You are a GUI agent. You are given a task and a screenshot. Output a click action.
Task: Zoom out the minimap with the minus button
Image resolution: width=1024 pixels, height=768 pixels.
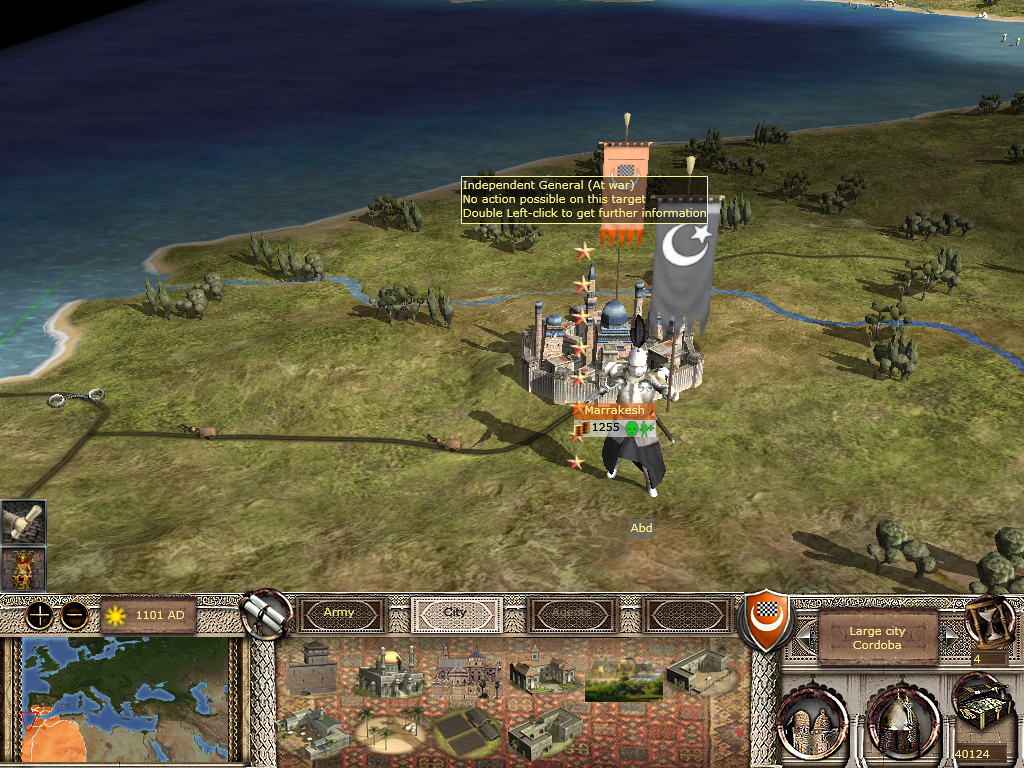pyautogui.click(x=73, y=615)
